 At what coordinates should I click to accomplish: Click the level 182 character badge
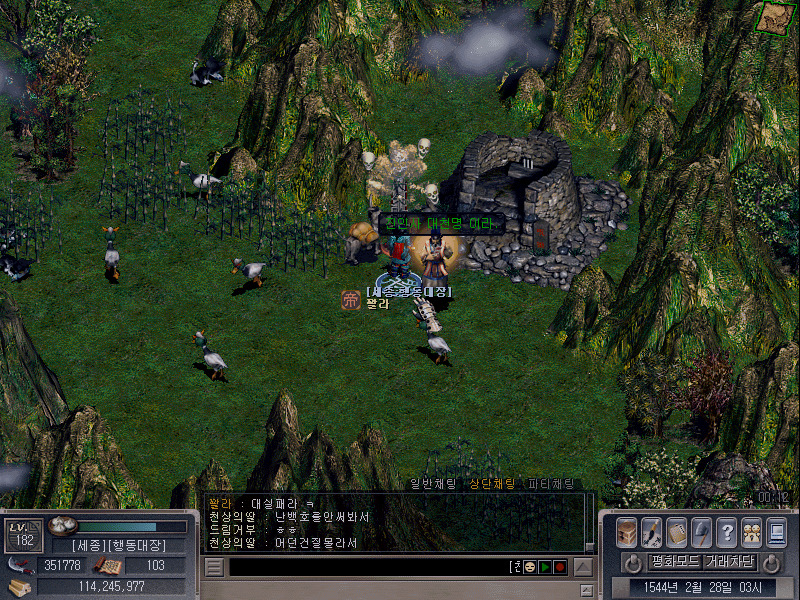tap(21, 535)
